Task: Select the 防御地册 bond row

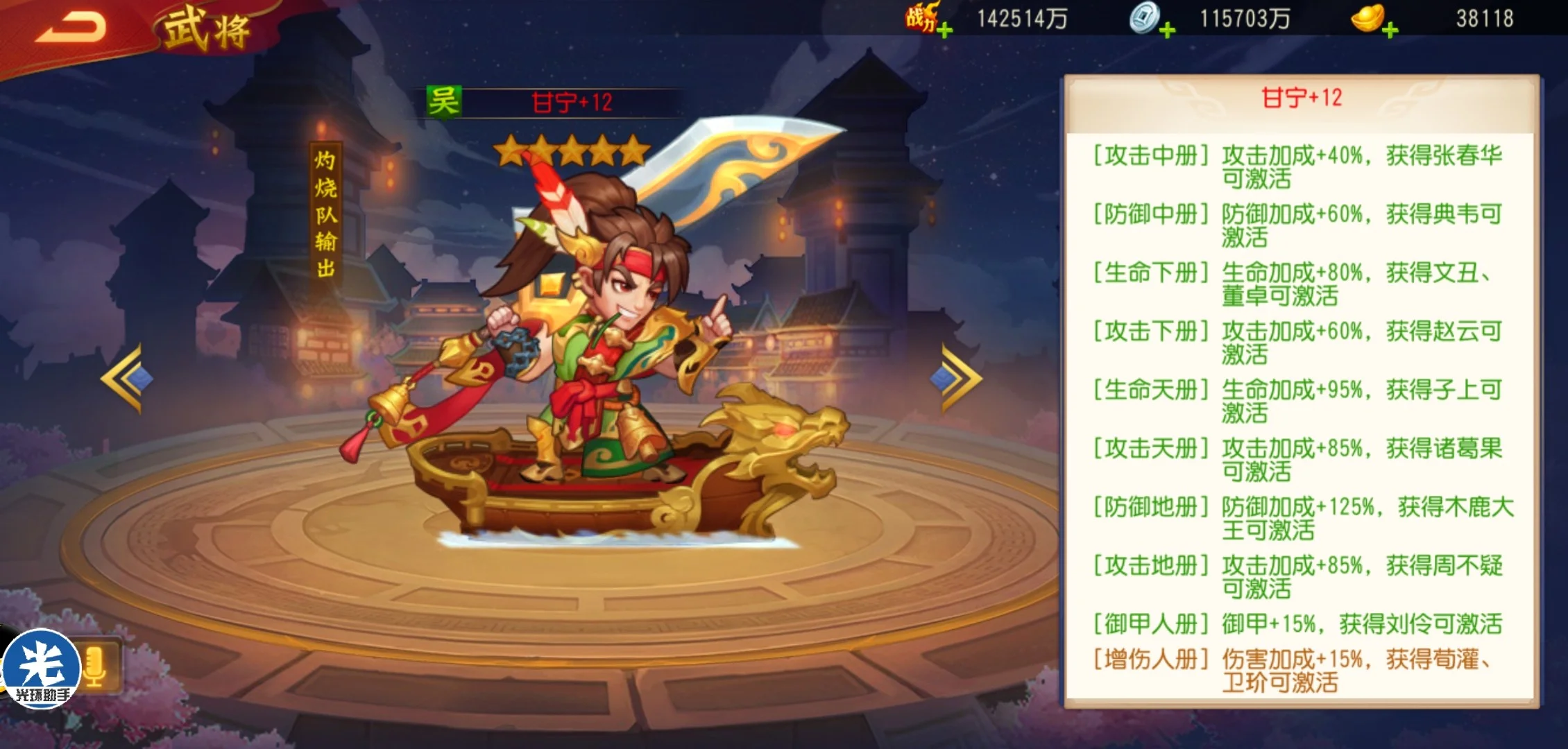Action: (x=1299, y=518)
